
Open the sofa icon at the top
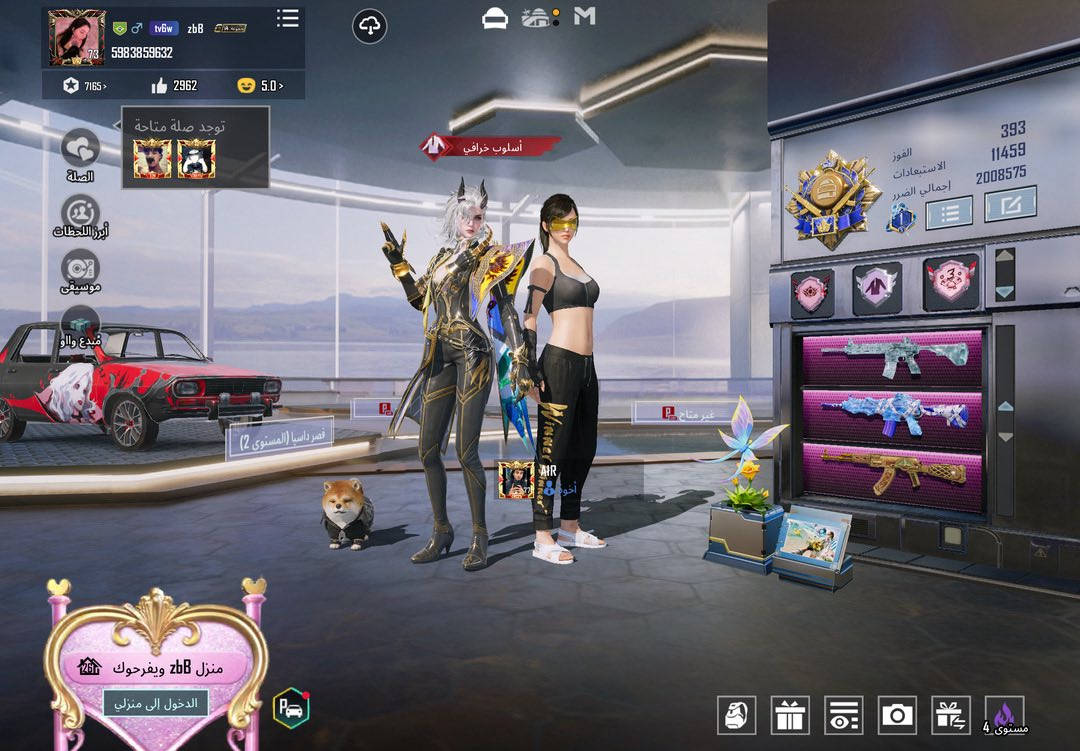tap(495, 19)
